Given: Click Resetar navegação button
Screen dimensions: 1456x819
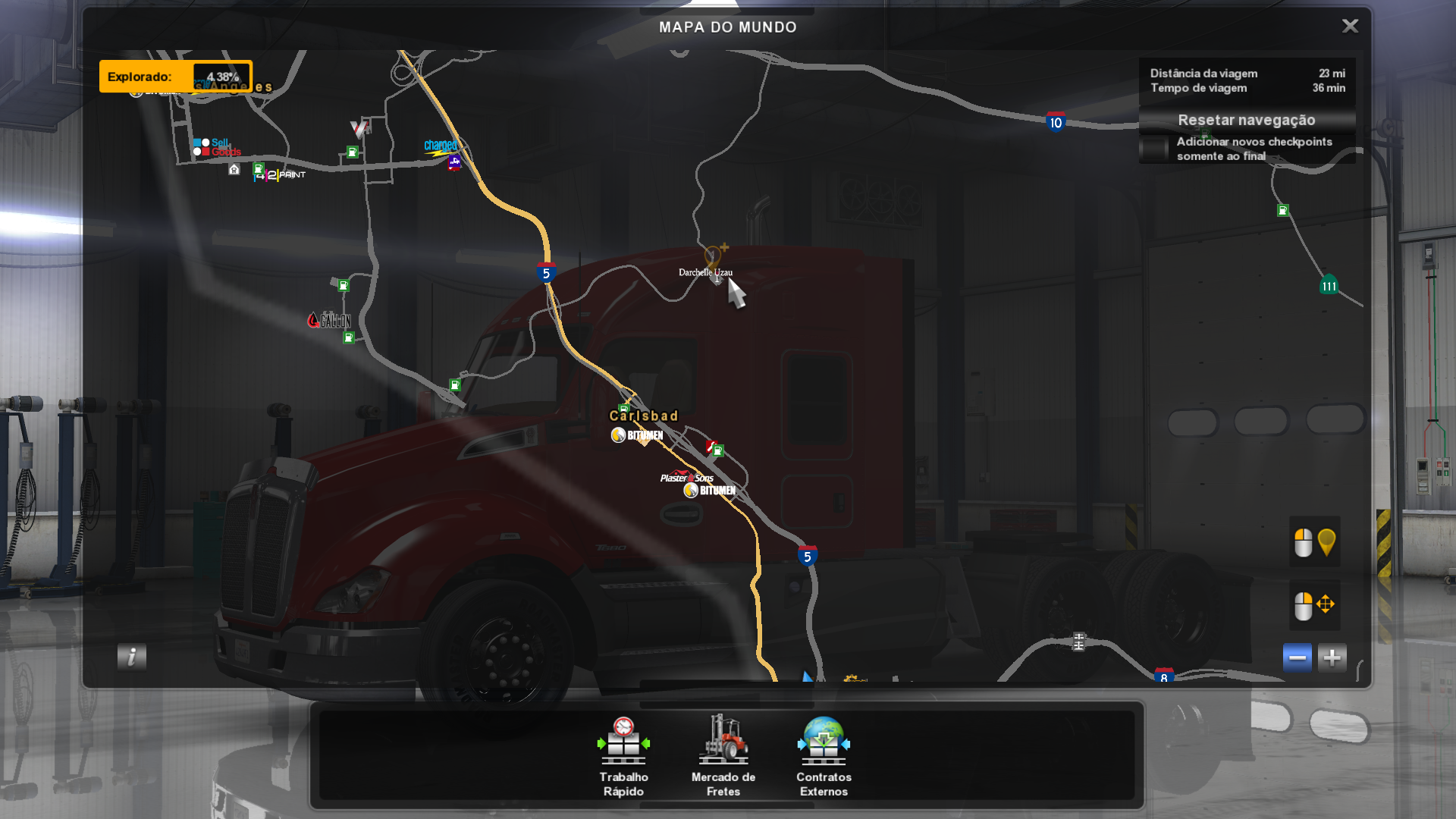Looking at the screenshot, I should (1246, 120).
